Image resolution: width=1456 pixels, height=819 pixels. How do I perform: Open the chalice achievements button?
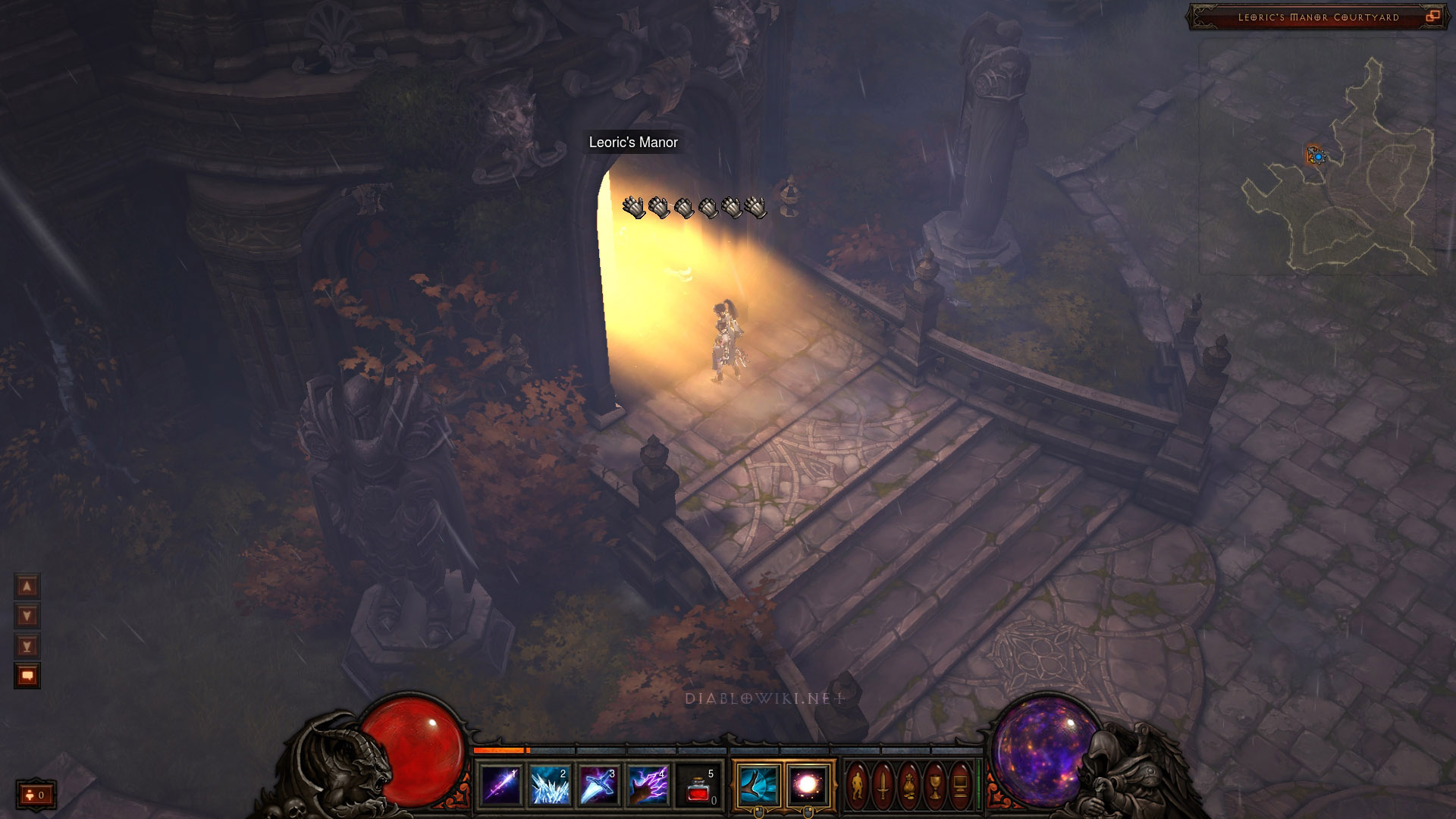coord(935,786)
